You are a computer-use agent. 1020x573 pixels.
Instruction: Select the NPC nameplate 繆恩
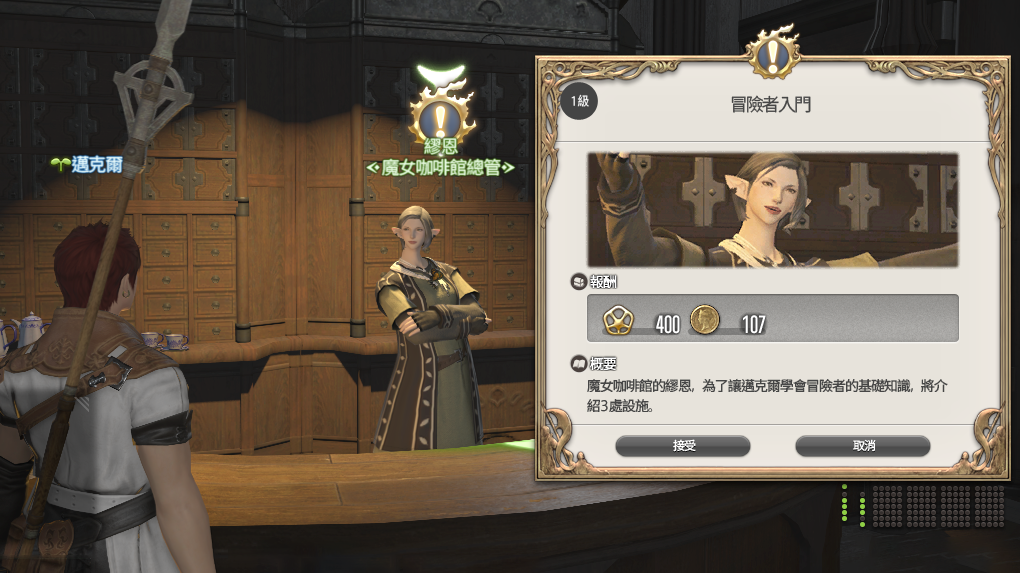point(440,147)
